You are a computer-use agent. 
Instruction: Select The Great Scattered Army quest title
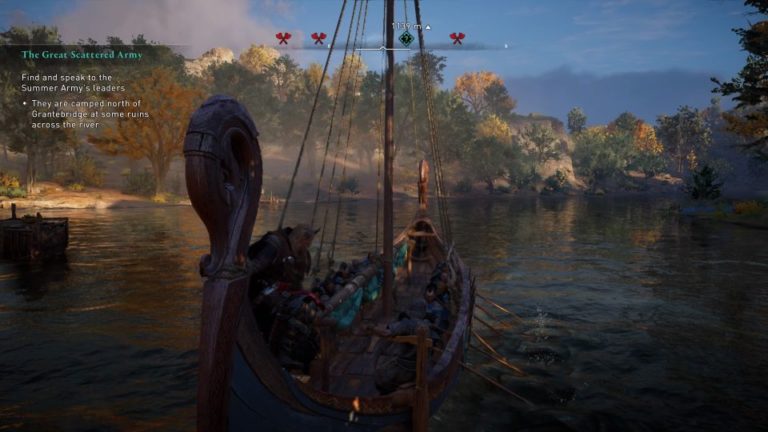(x=82, y=55)
